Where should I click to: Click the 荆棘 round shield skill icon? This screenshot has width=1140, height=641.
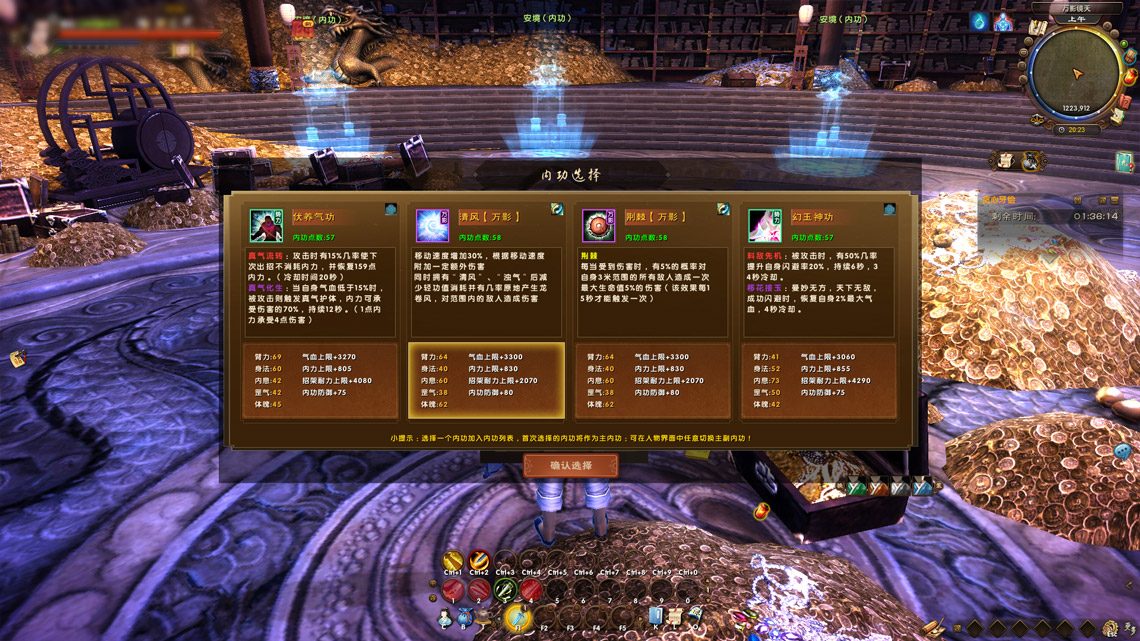click(x=598, y=225)
